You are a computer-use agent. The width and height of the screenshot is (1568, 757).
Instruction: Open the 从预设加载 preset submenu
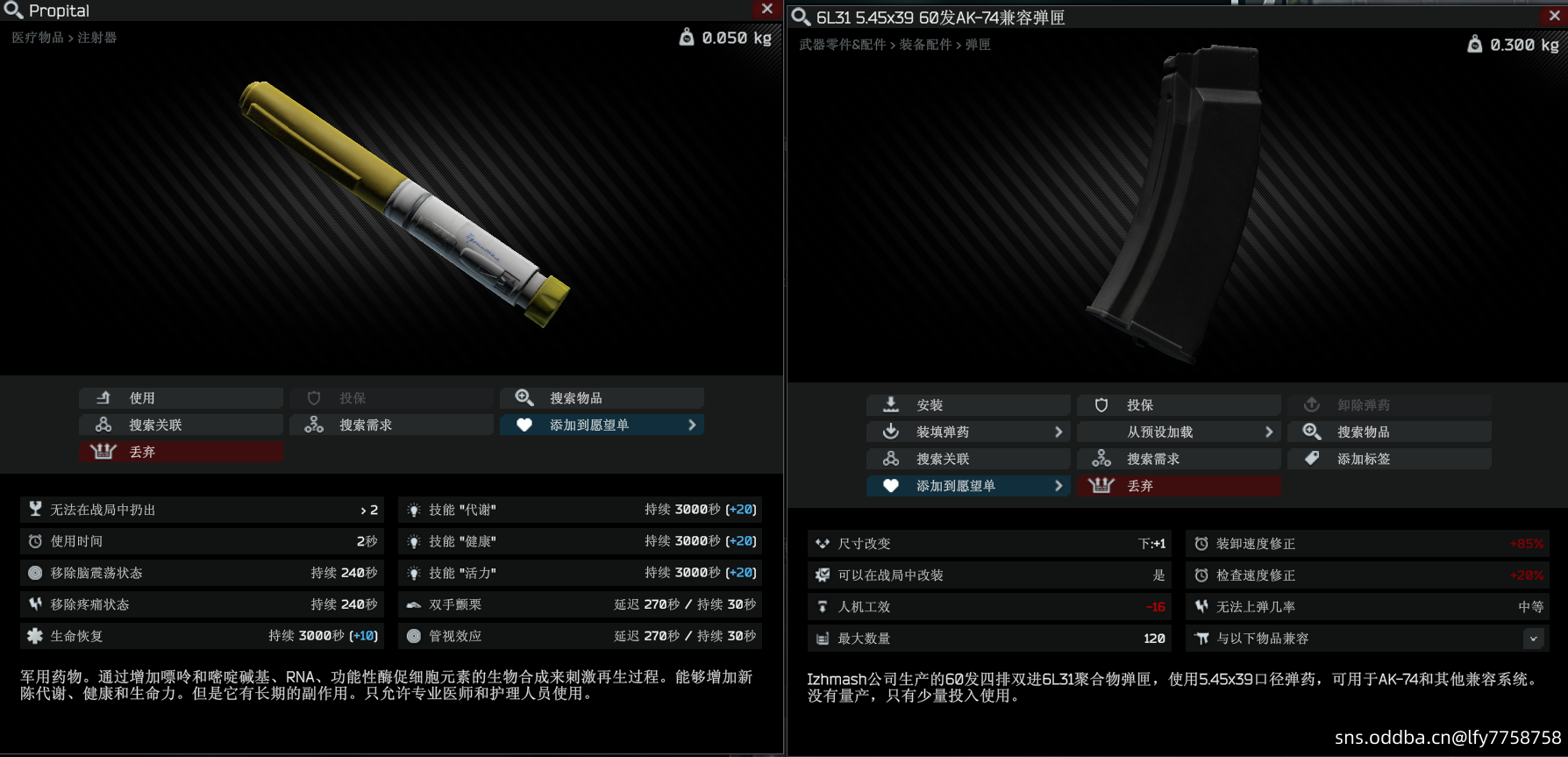point(1179,432)
